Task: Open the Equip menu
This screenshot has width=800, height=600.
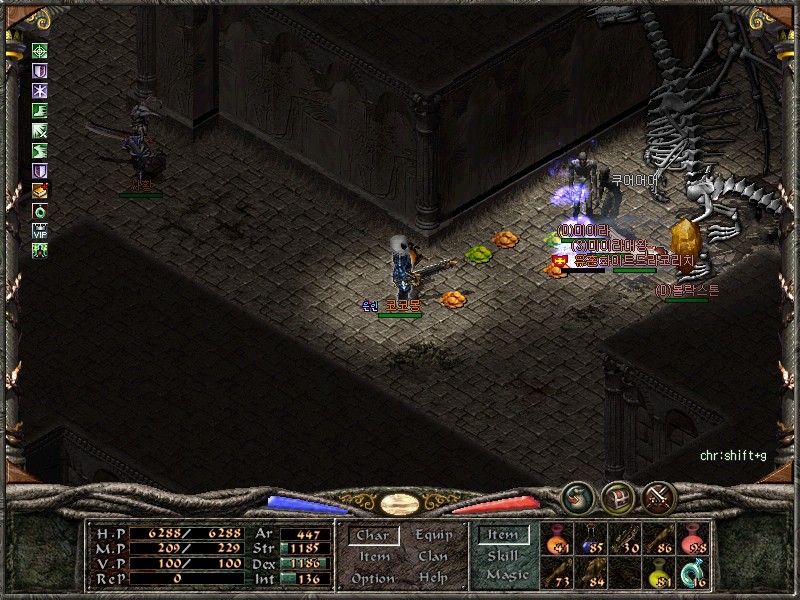Action: point(434,536)
